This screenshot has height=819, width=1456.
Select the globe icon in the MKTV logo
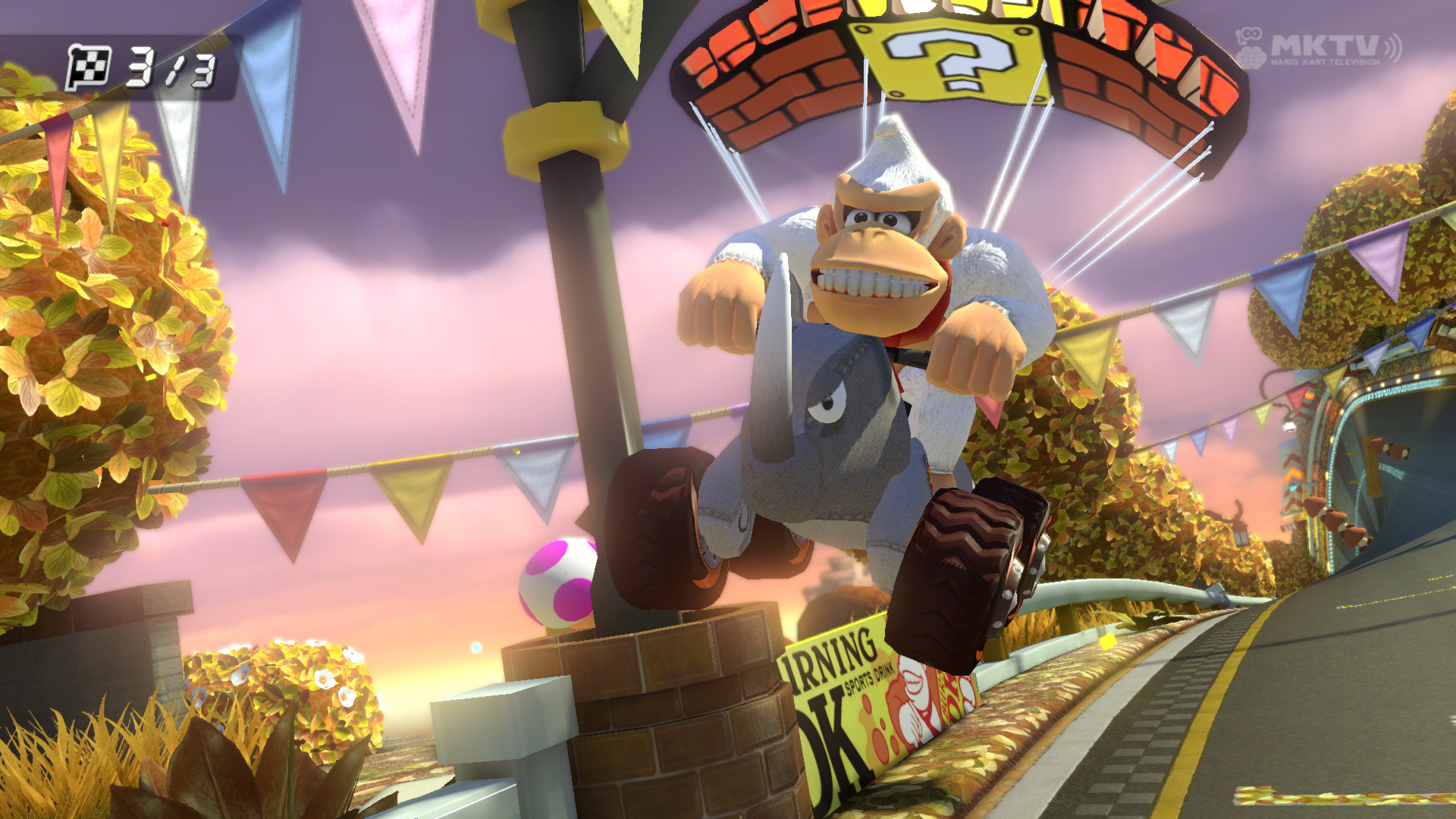click(x=1253, y=58)
